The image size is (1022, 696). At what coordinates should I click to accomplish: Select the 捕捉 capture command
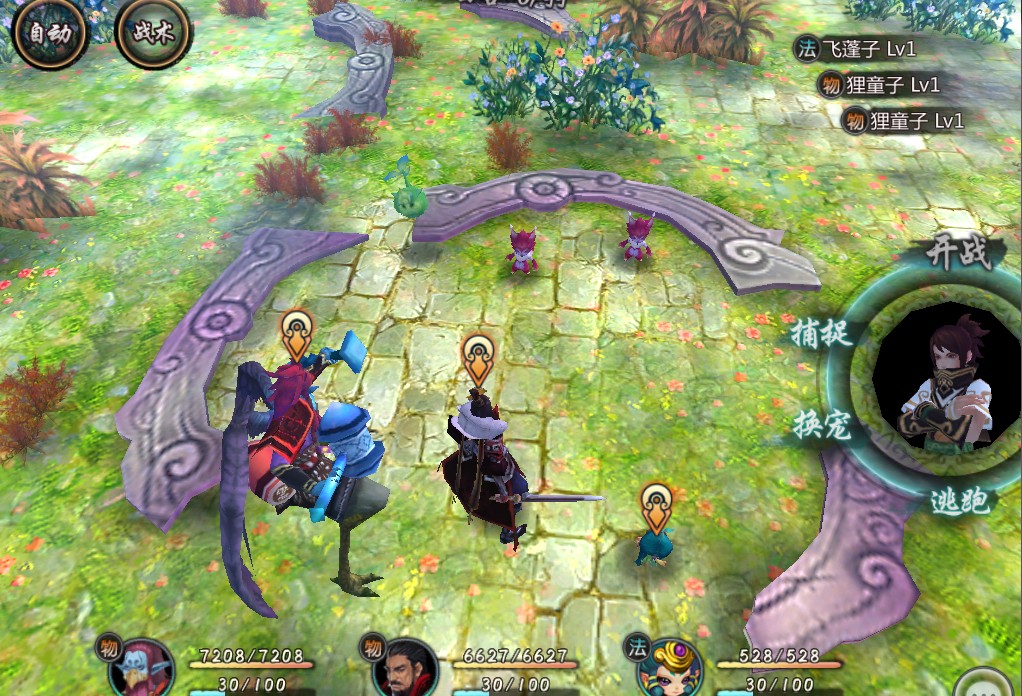pyautogui.click(x=821, y=331)
